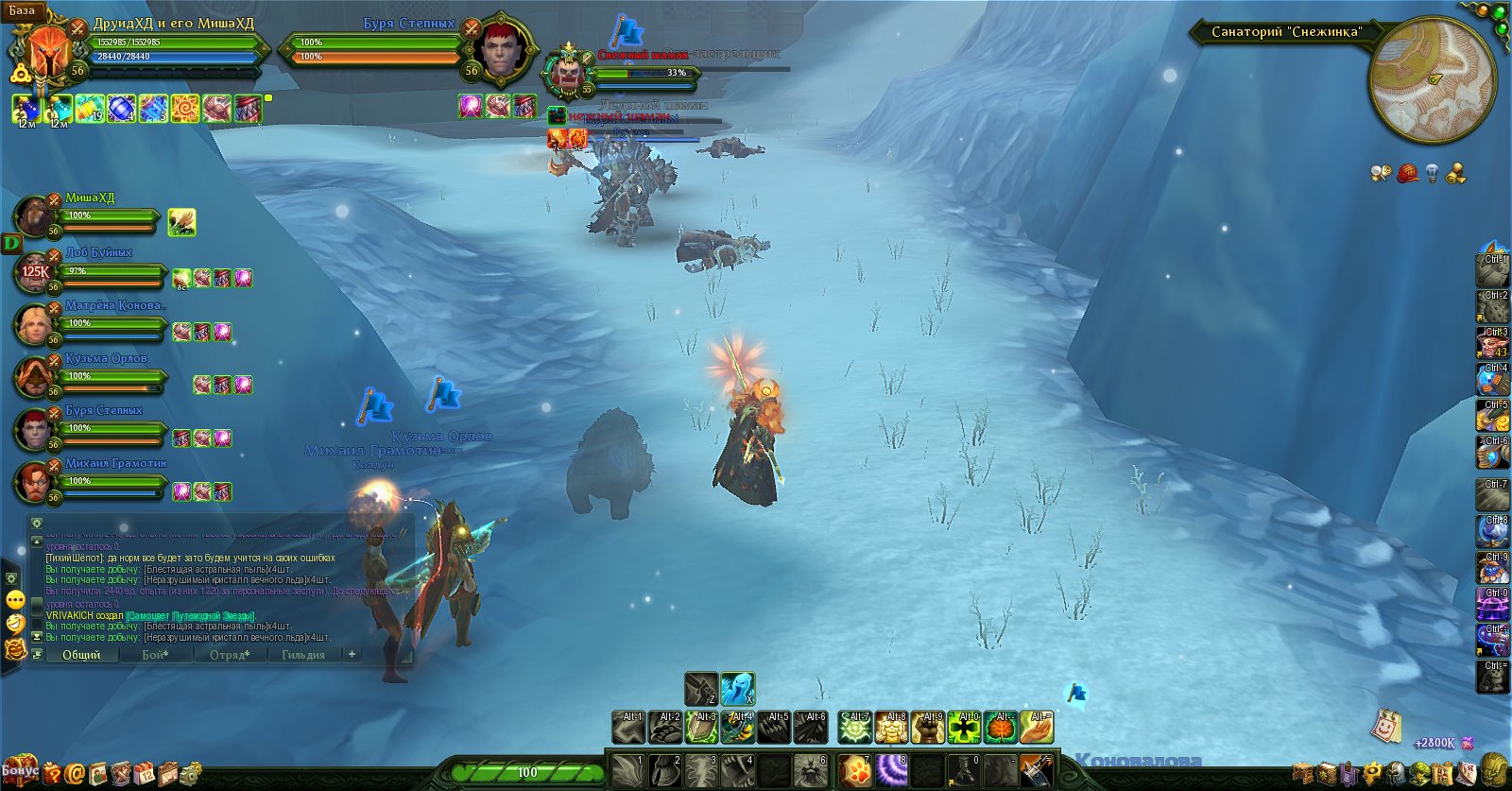Click the light bulb icon under minimap

tap(1432, 174)
